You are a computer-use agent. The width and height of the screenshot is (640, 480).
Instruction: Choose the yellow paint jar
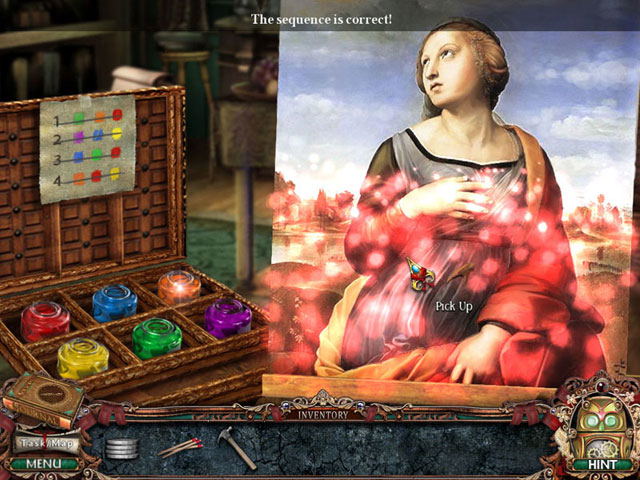(x=82, y=358)
